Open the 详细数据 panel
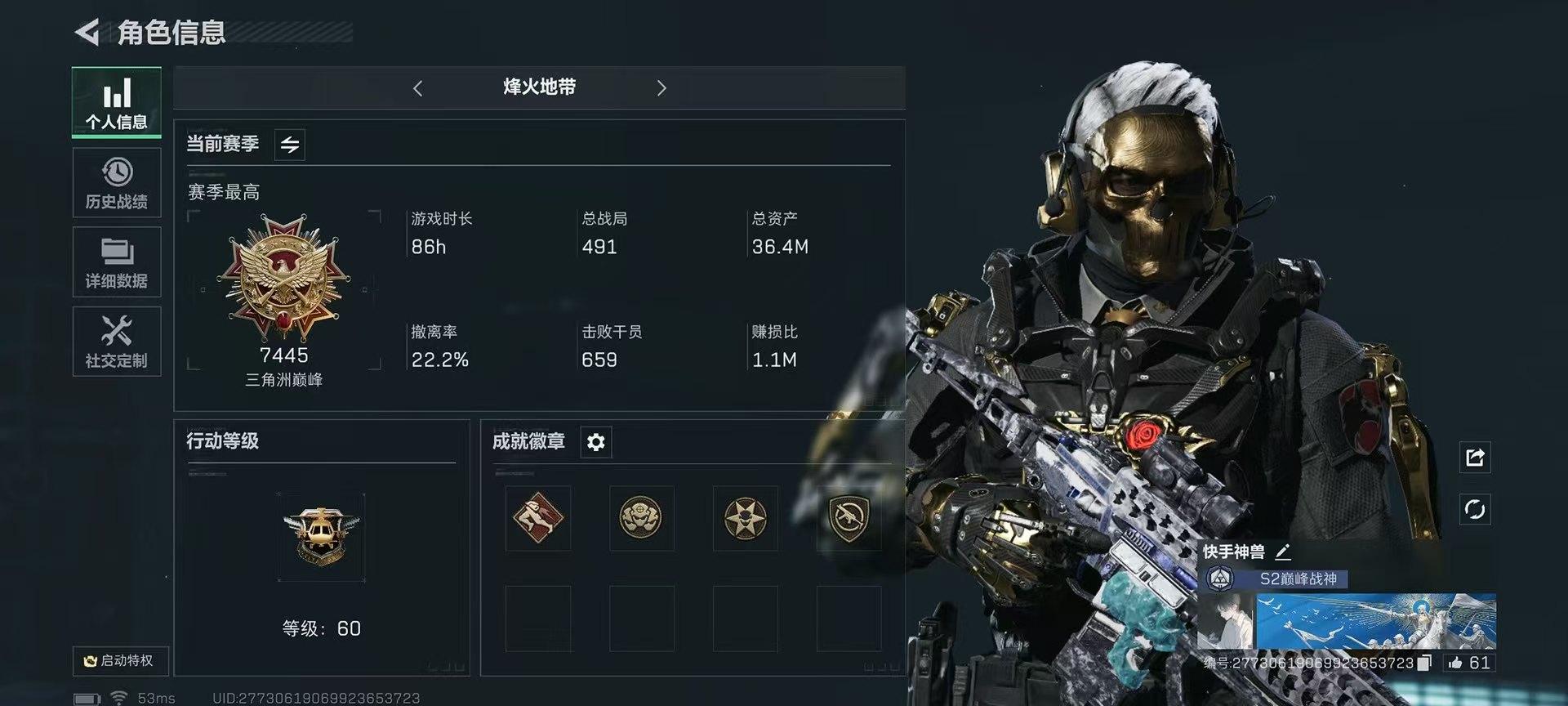This screenshot has height=706, width=1568. [x=116, y=261]
